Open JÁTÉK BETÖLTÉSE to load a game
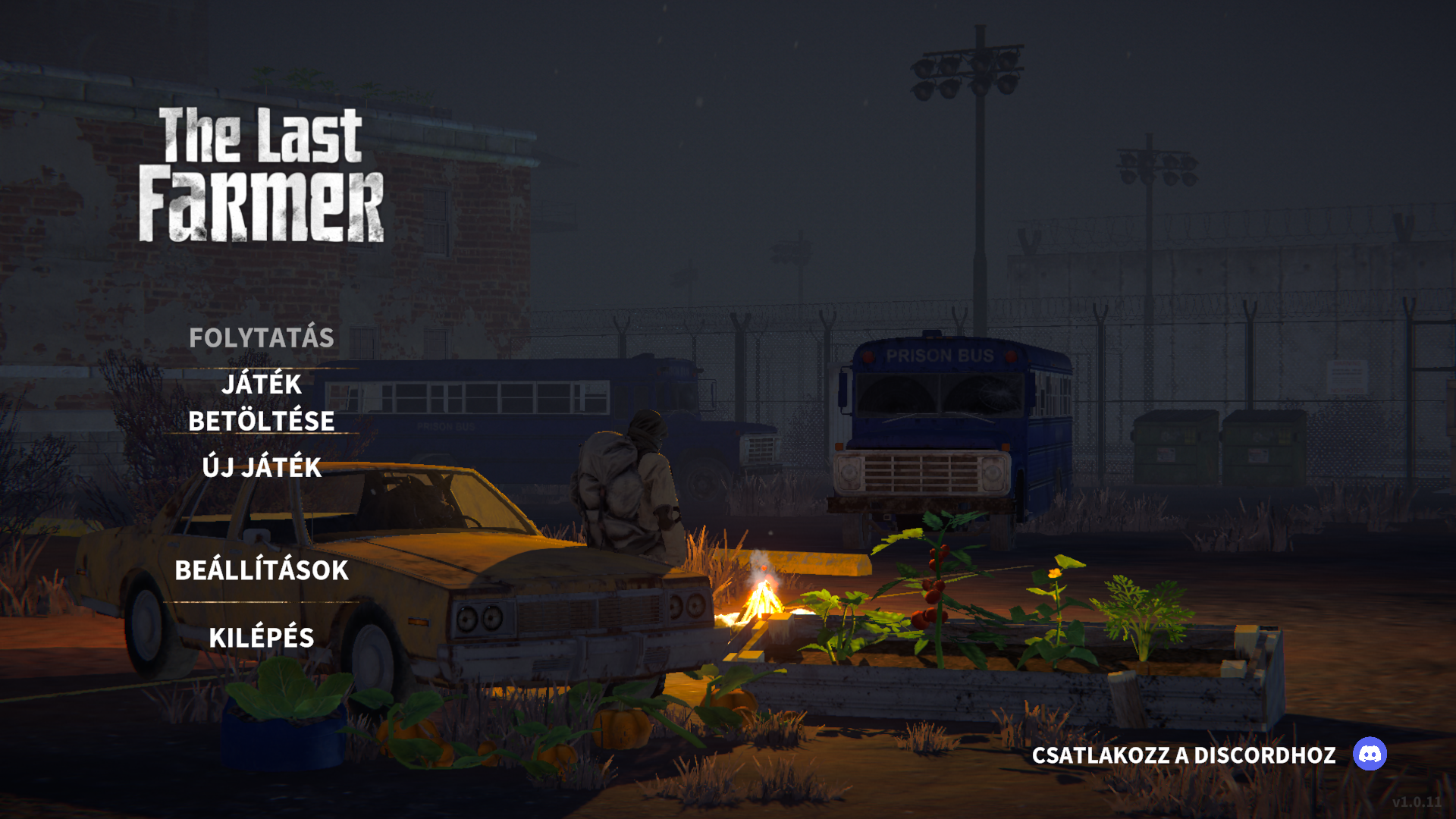The height and width of the screenshot is (819, 1456). (x=262, y=402)
